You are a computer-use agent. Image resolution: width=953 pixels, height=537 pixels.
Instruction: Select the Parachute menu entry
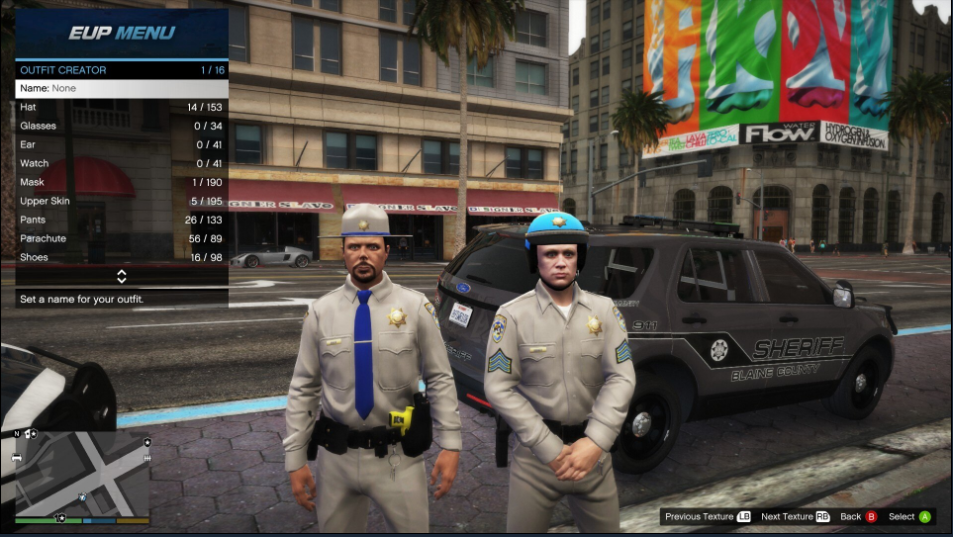[121, 239]
